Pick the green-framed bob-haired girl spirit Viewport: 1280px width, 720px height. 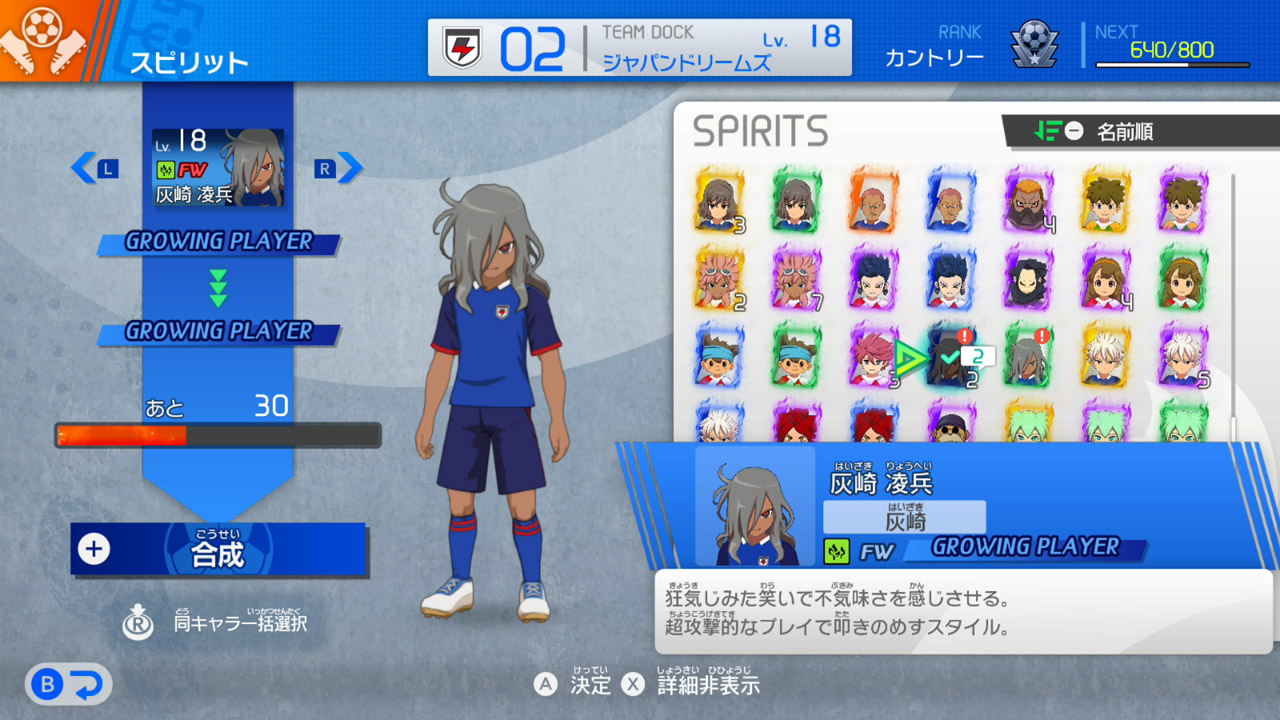pos(795,200)
